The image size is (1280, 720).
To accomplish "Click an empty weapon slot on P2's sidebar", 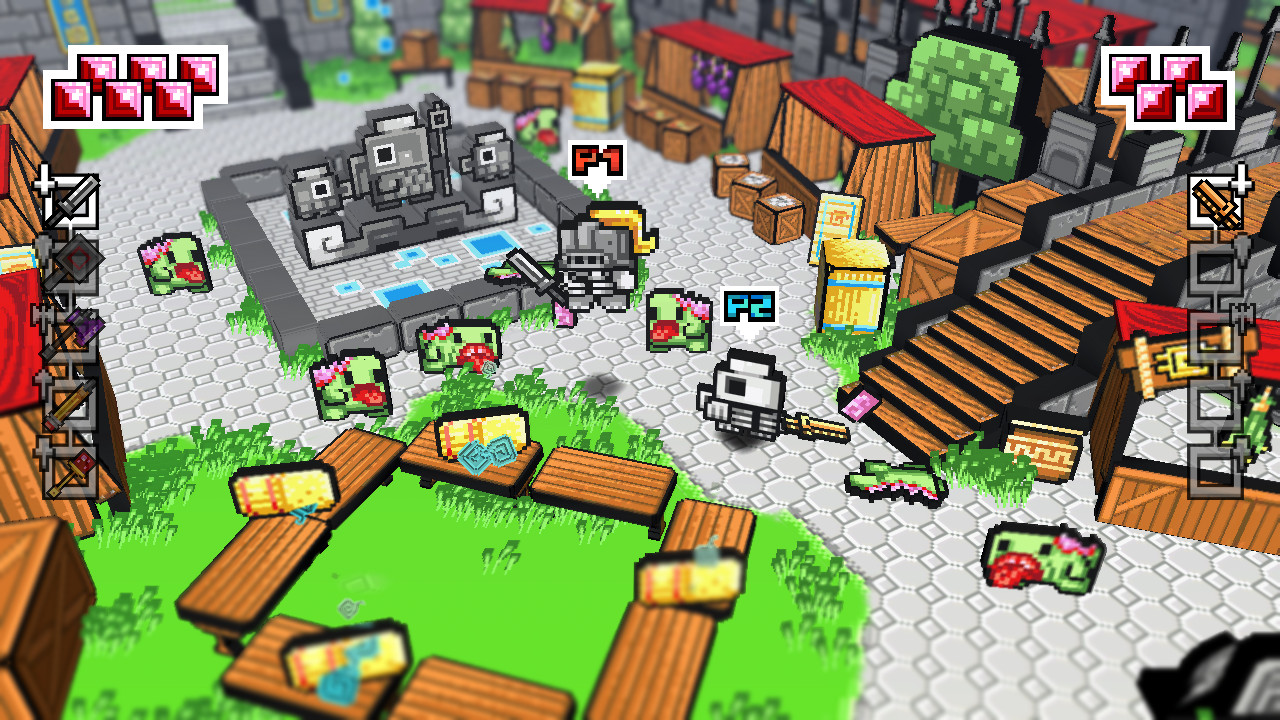I will coord(1217,270).
